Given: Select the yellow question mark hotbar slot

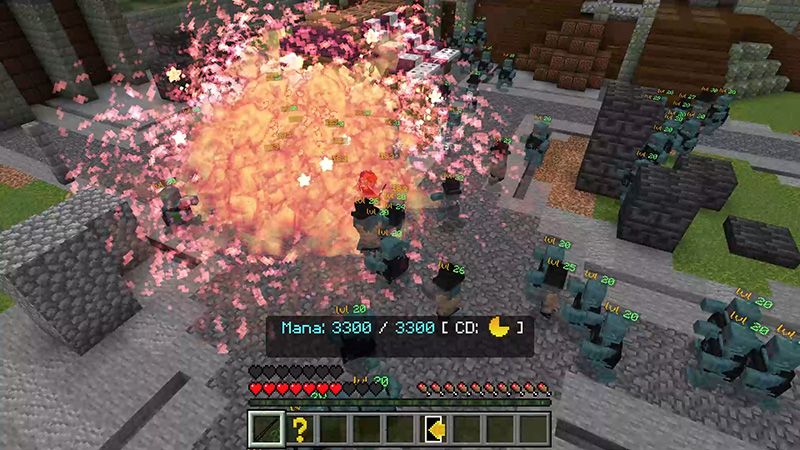Looking at the screenshot, I should tap(298, 430).
